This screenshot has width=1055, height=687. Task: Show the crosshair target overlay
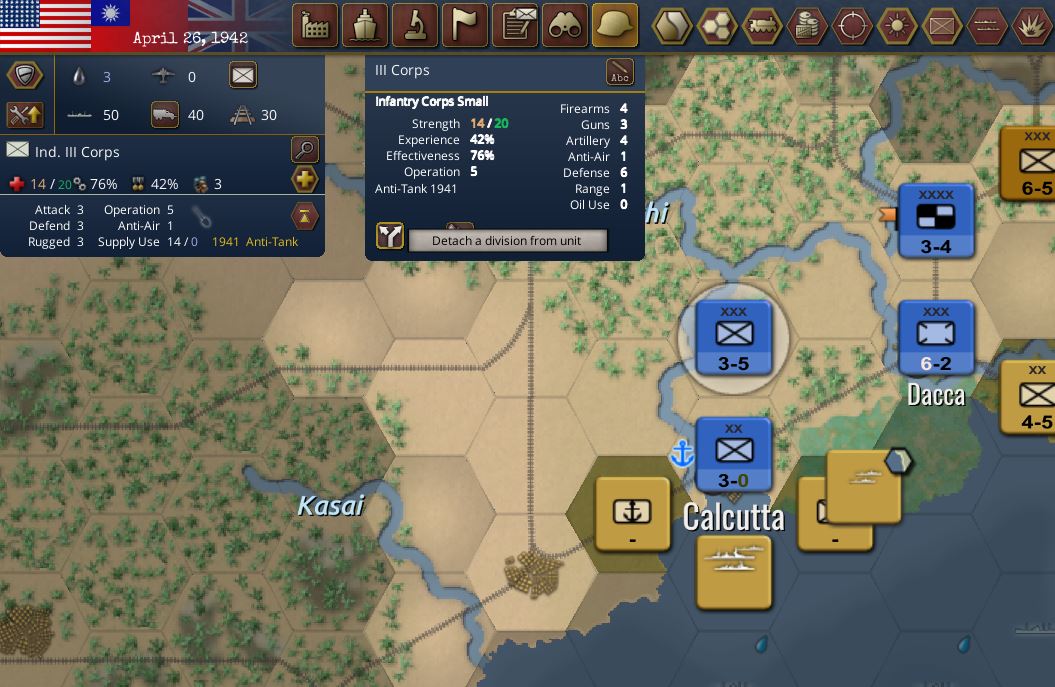pyautogui.click(x=853, y=25)
